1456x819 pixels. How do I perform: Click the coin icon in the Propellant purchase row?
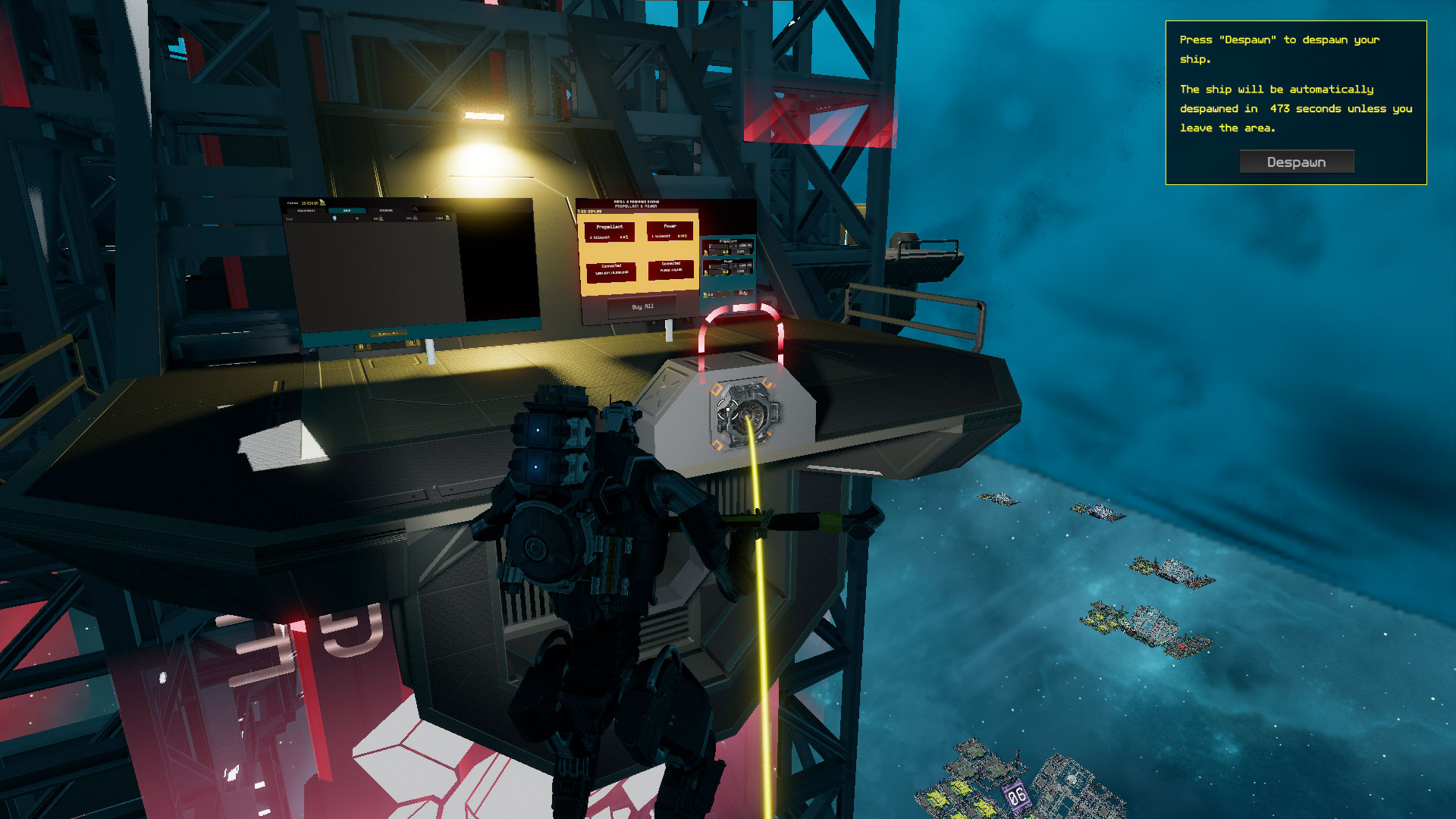tap(706, 253)
